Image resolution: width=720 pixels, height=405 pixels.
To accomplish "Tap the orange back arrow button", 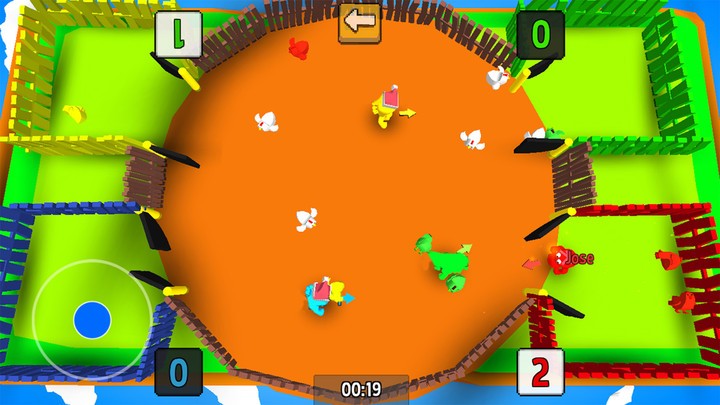I will point(360,21).
